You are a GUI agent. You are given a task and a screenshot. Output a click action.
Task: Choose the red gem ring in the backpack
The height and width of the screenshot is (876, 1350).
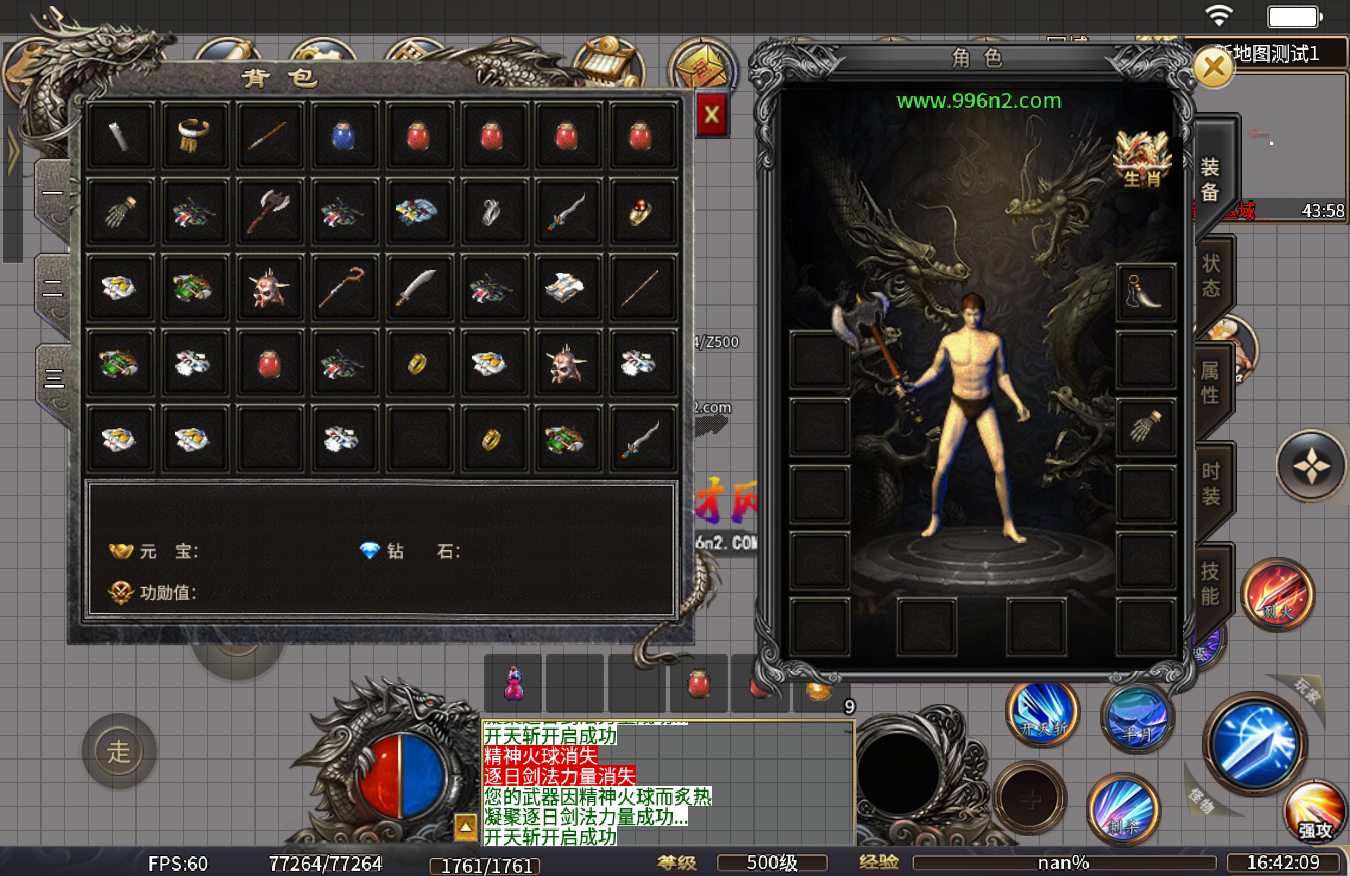(x=640, y=211)
